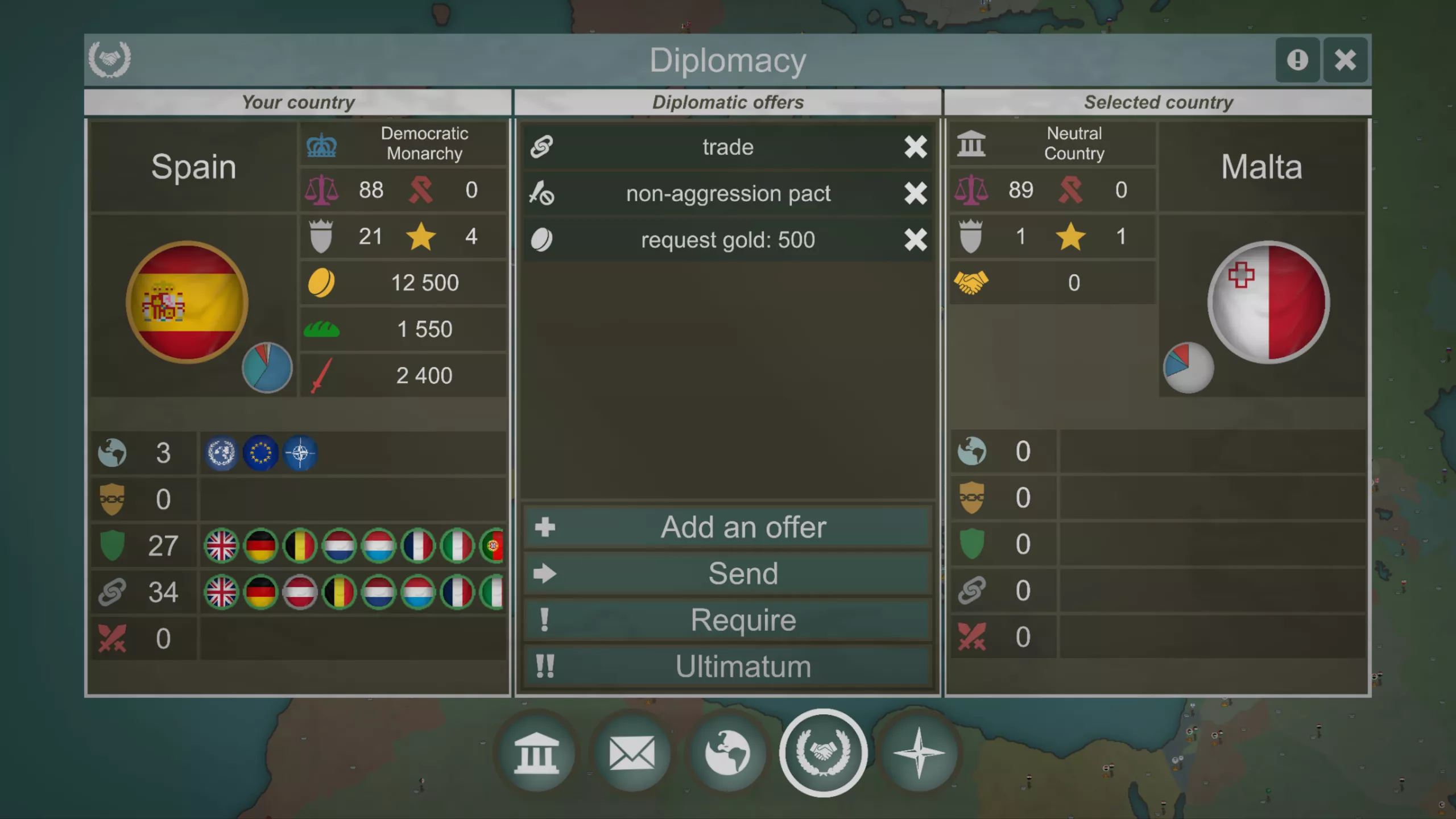Select the Spain flag emblem

187,302
